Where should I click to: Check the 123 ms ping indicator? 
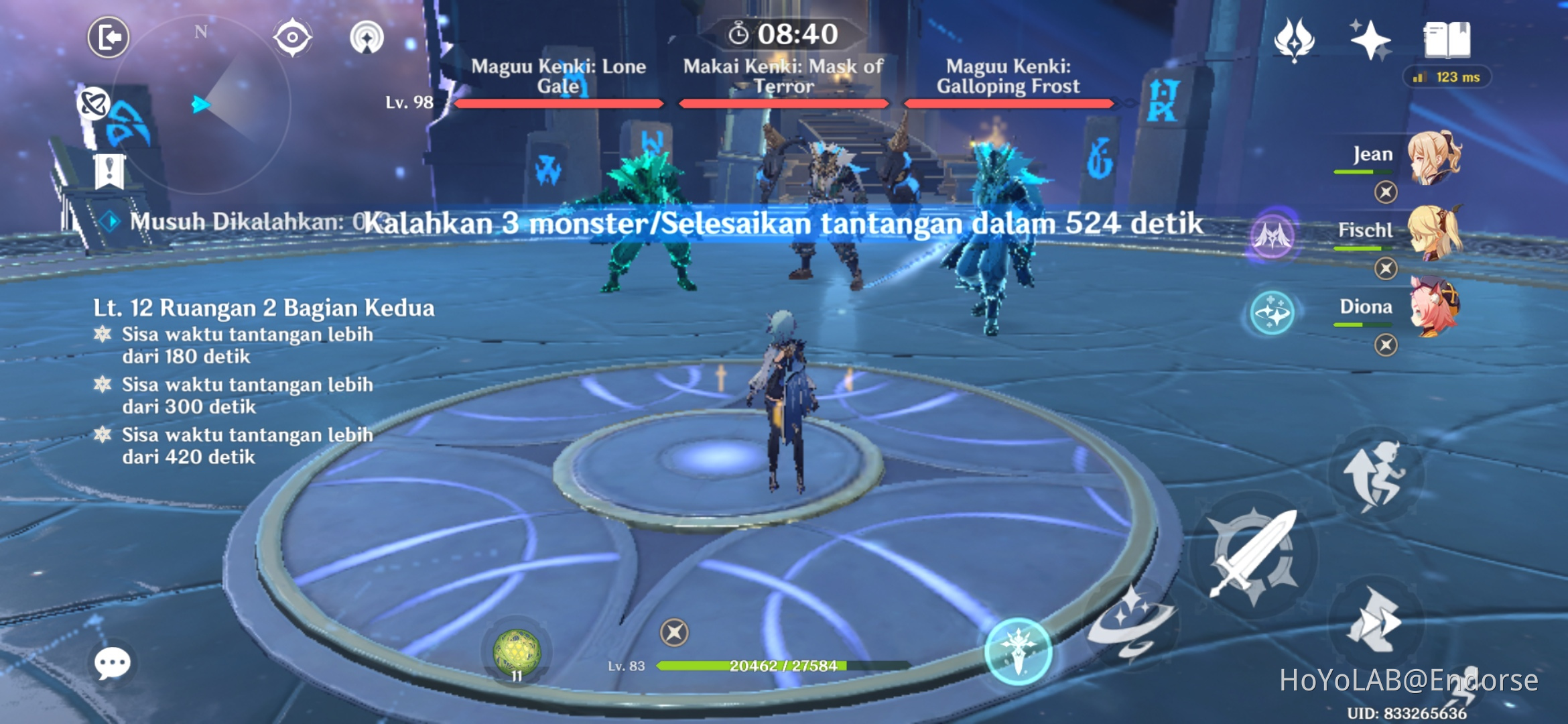tap(1447, 78)
